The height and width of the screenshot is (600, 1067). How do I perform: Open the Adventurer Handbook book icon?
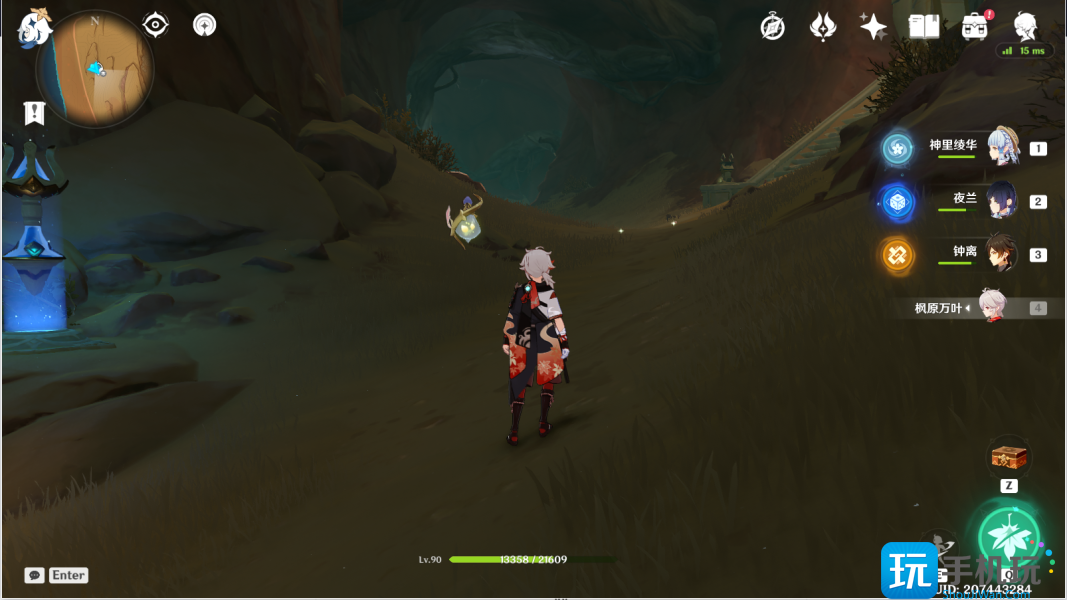coord(923,27)
